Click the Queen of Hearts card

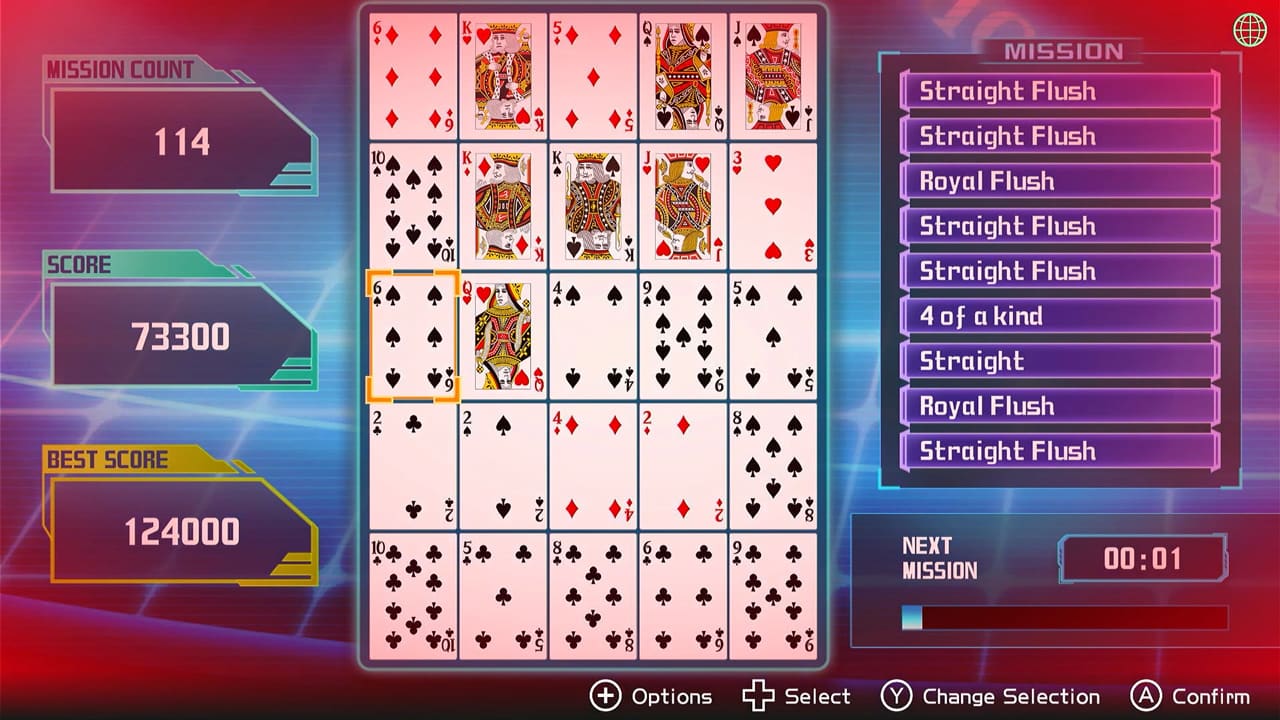502,335
